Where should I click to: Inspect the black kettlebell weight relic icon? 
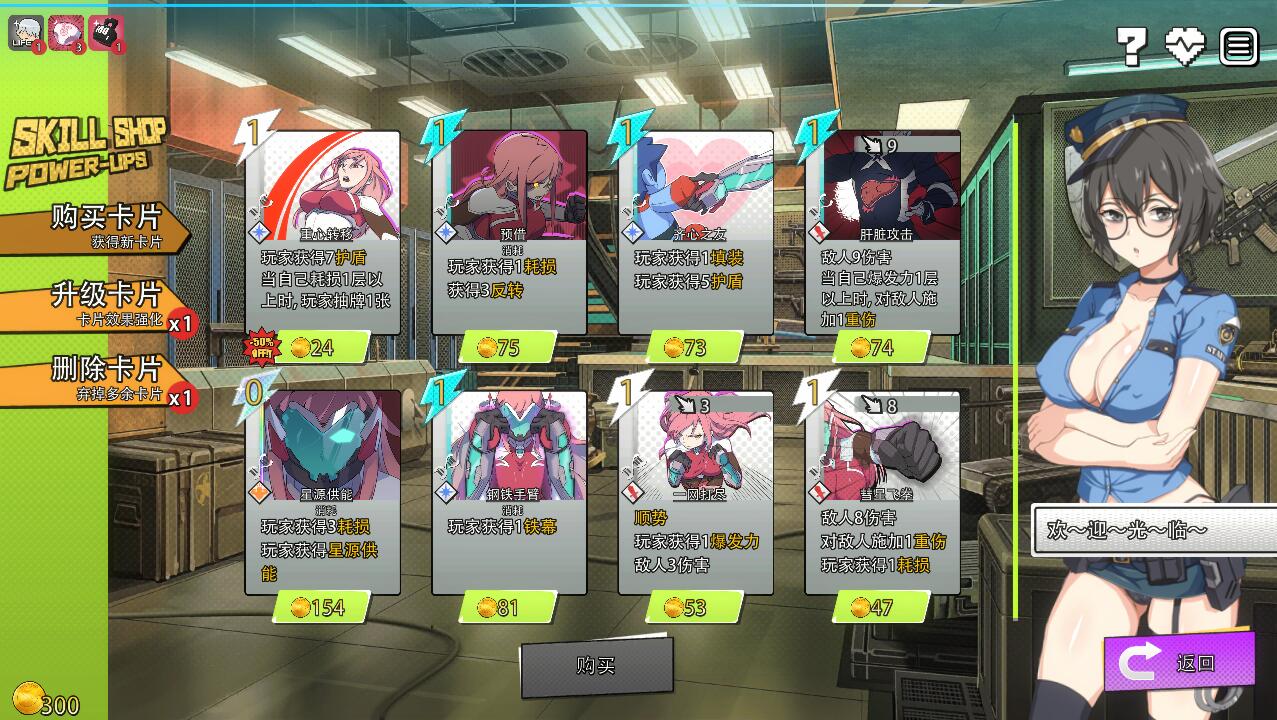point(105,33)
